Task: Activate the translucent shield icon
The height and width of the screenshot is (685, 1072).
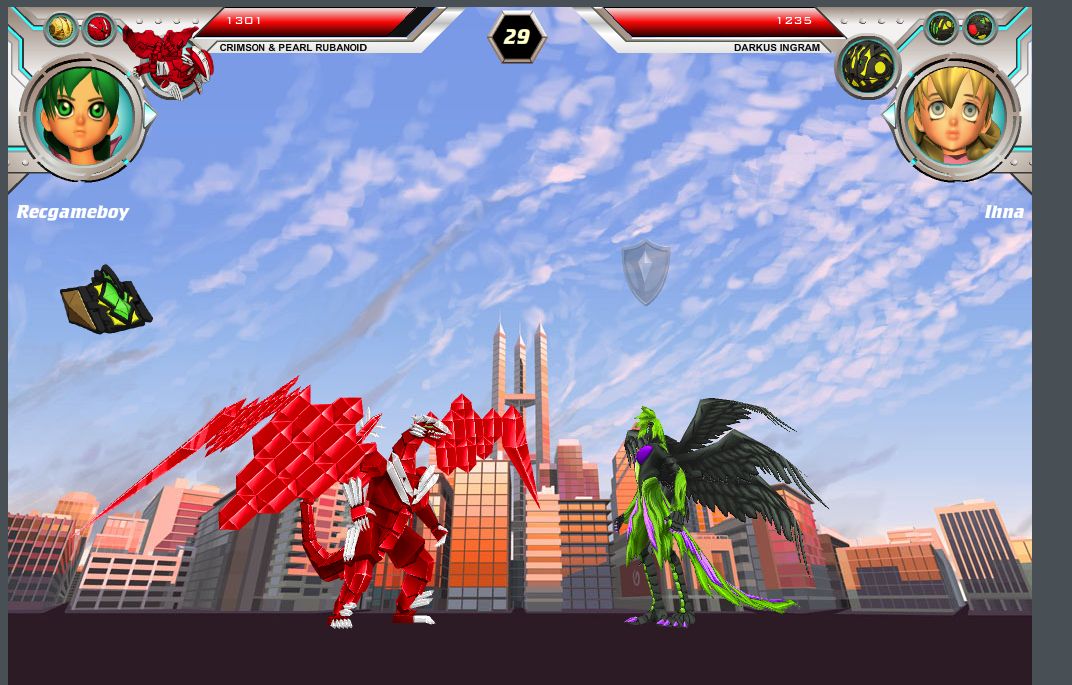Action: pos(646,272)
